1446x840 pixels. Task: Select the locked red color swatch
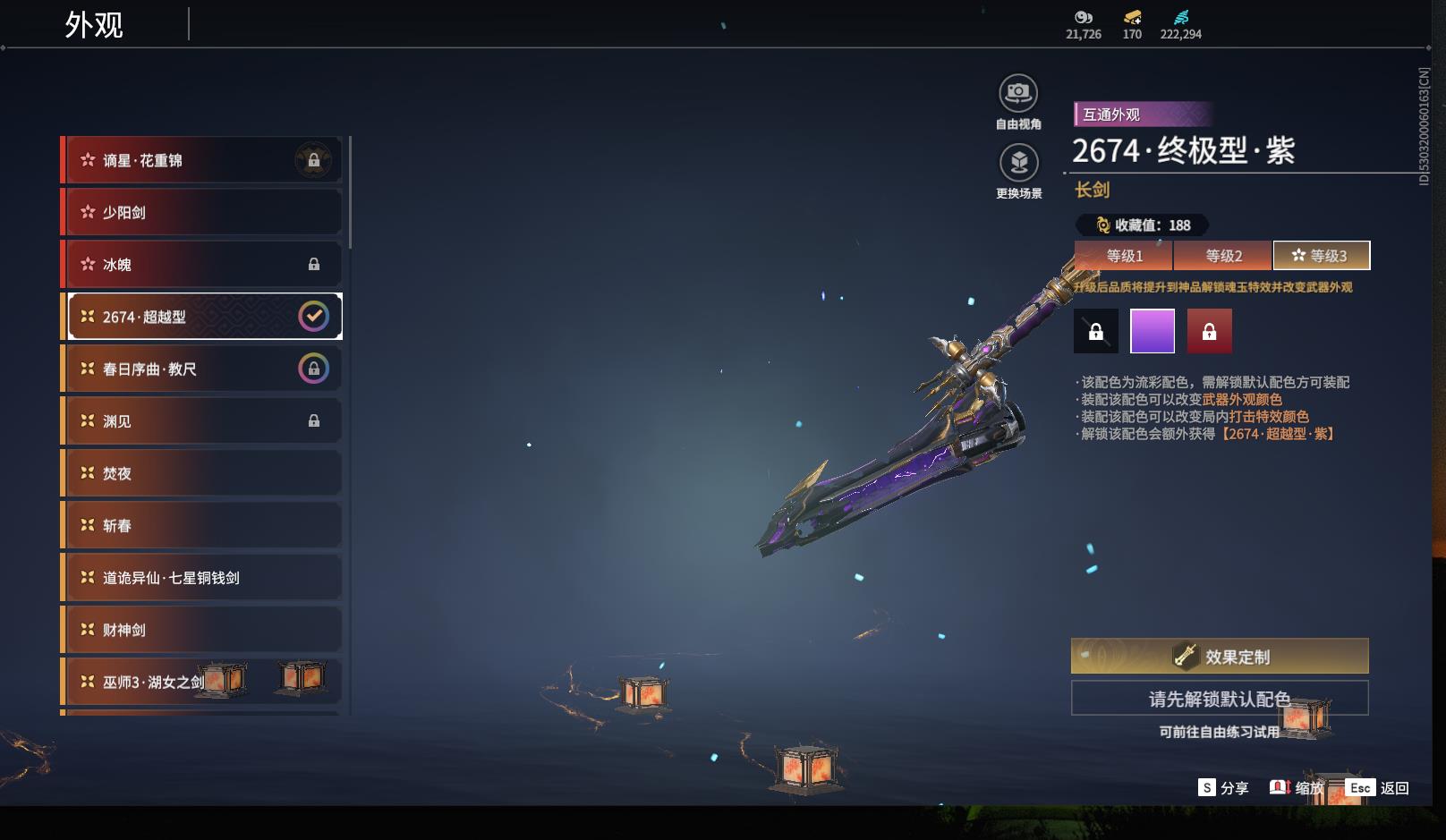coord(1209,332)
